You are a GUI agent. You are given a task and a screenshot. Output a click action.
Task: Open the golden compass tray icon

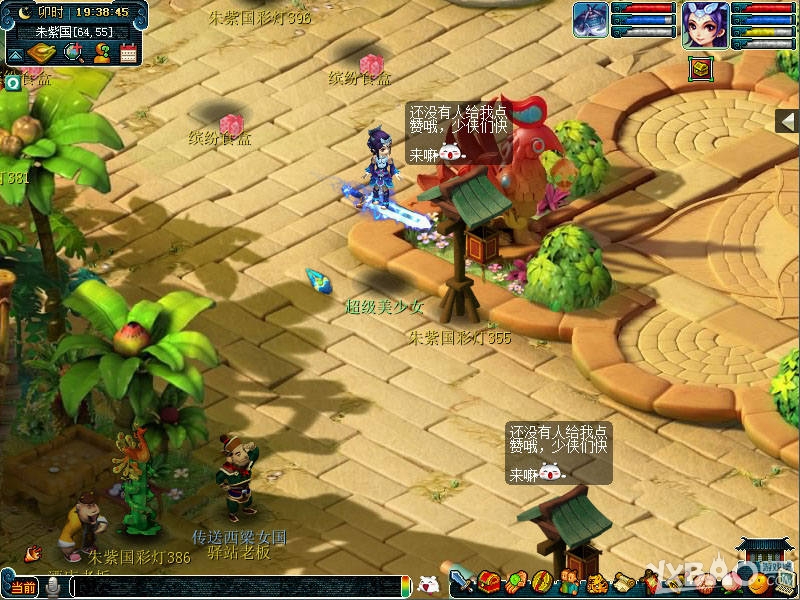pos(43,54)
